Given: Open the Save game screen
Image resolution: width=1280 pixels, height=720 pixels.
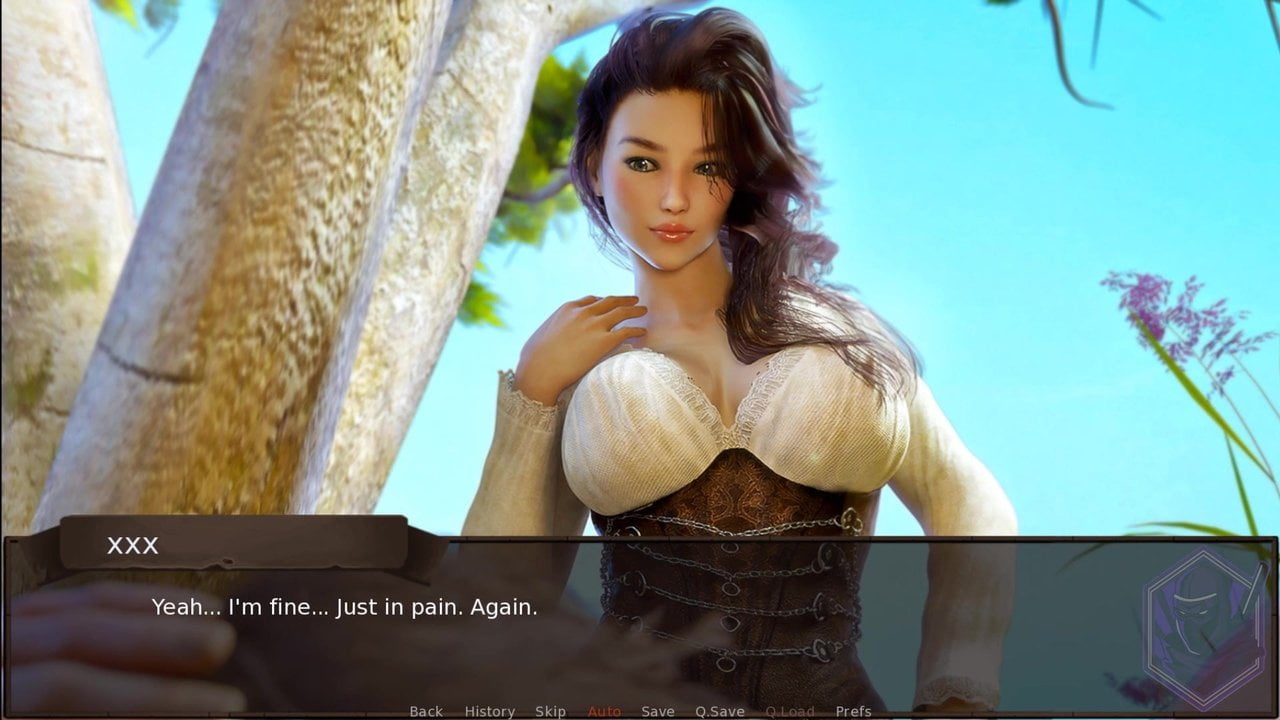Looking at the screenshot, I should 657,711.
